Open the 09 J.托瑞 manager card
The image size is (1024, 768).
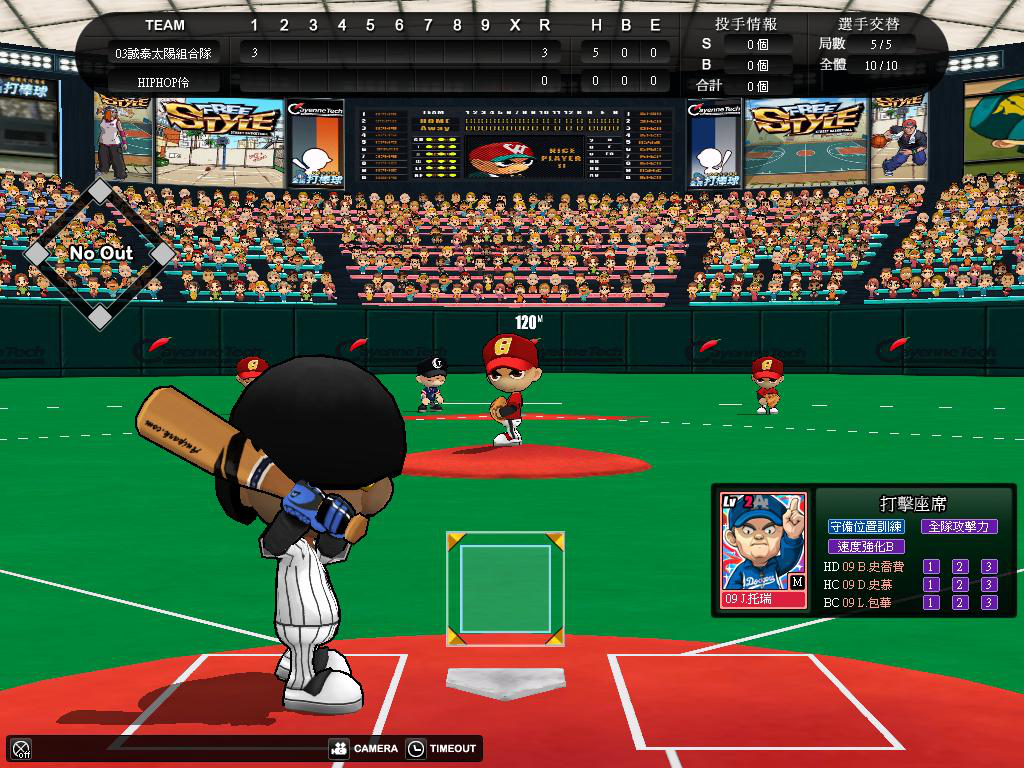[764, 551]
